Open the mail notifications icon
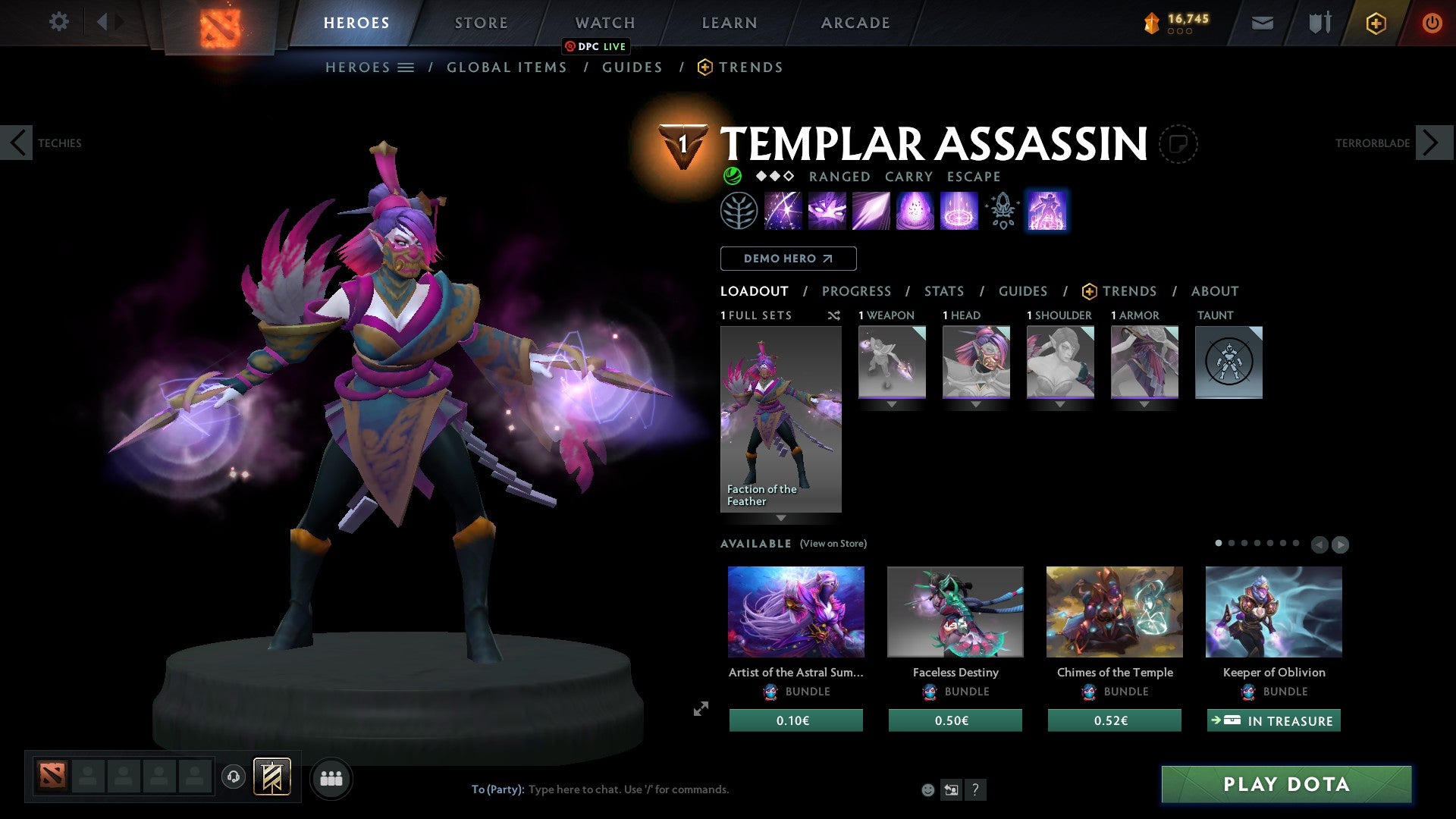Screen dimensions: 1456x819 [1263, 22]
